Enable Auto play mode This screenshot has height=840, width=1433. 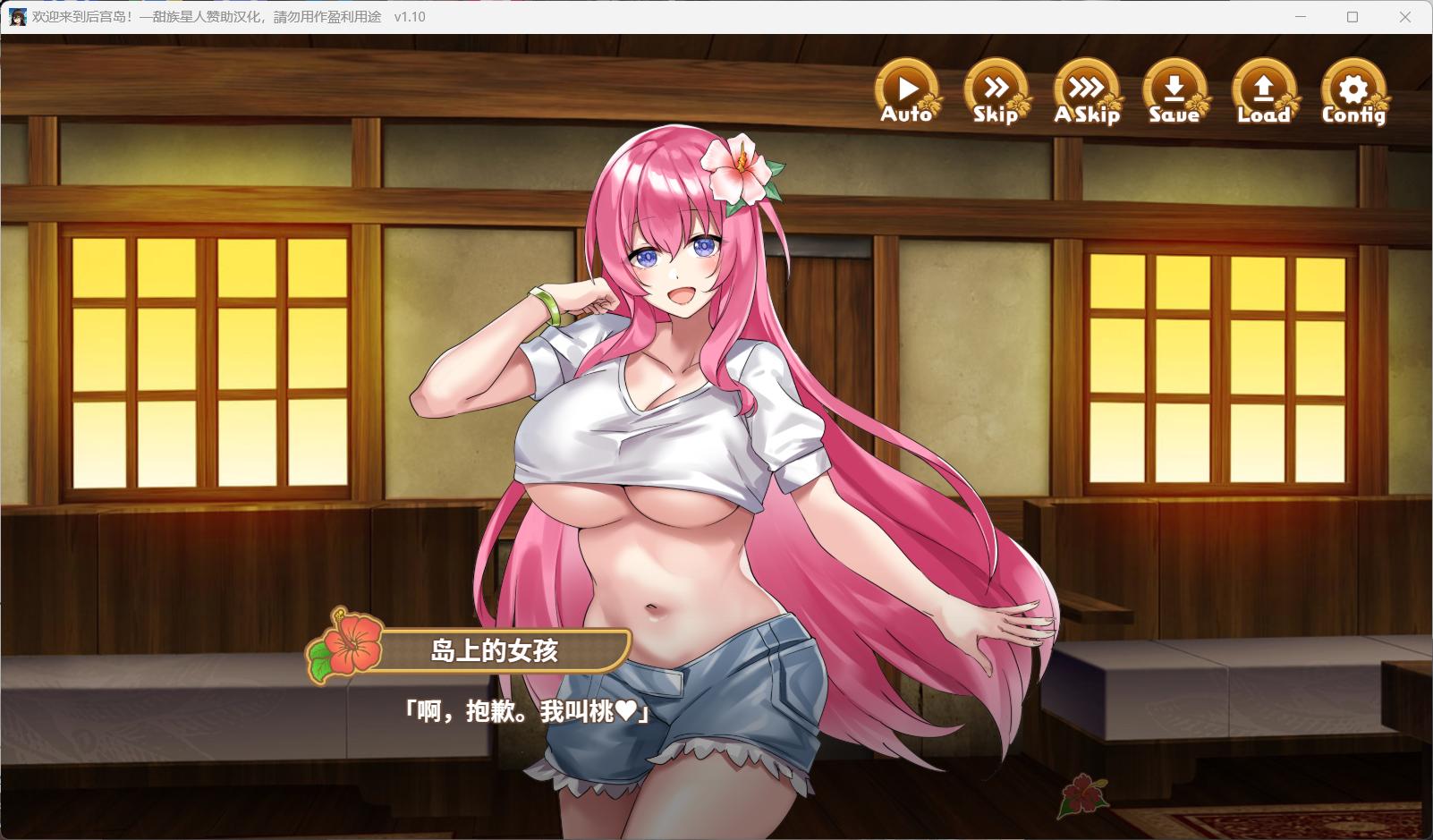(907, 89)
